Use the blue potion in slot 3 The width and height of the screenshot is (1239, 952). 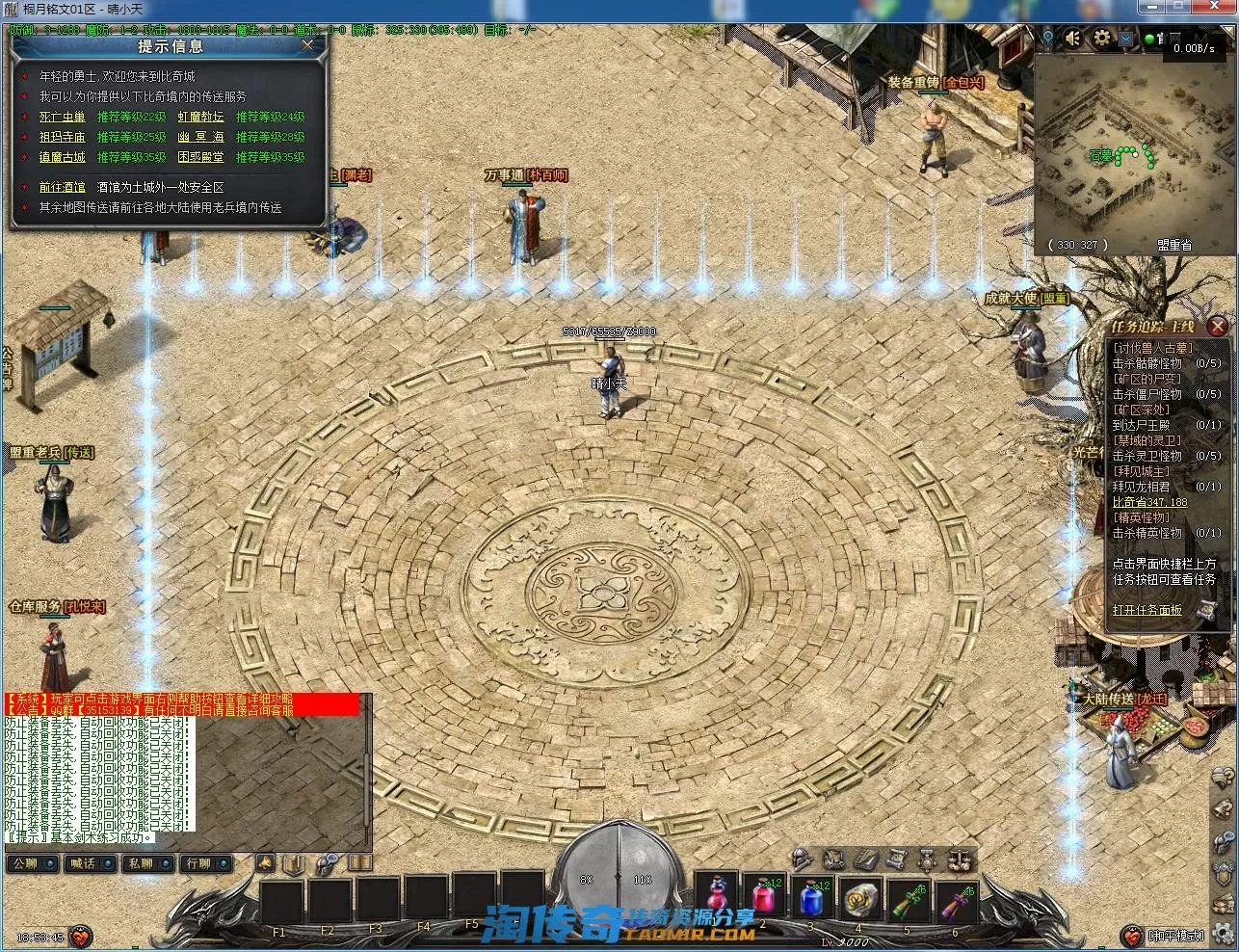(x=812, y=899)
